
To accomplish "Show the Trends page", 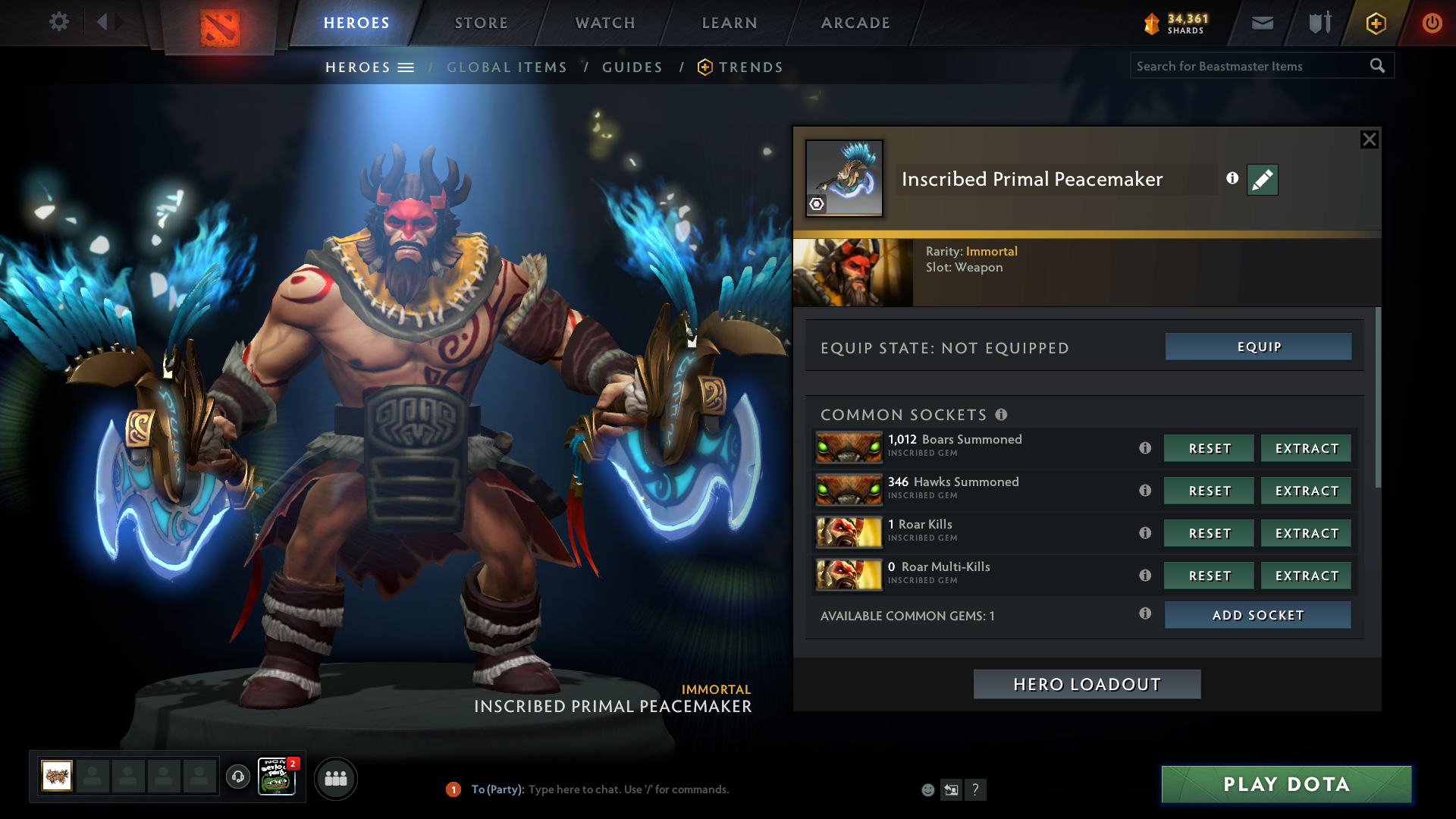I will tap(750, 67).
